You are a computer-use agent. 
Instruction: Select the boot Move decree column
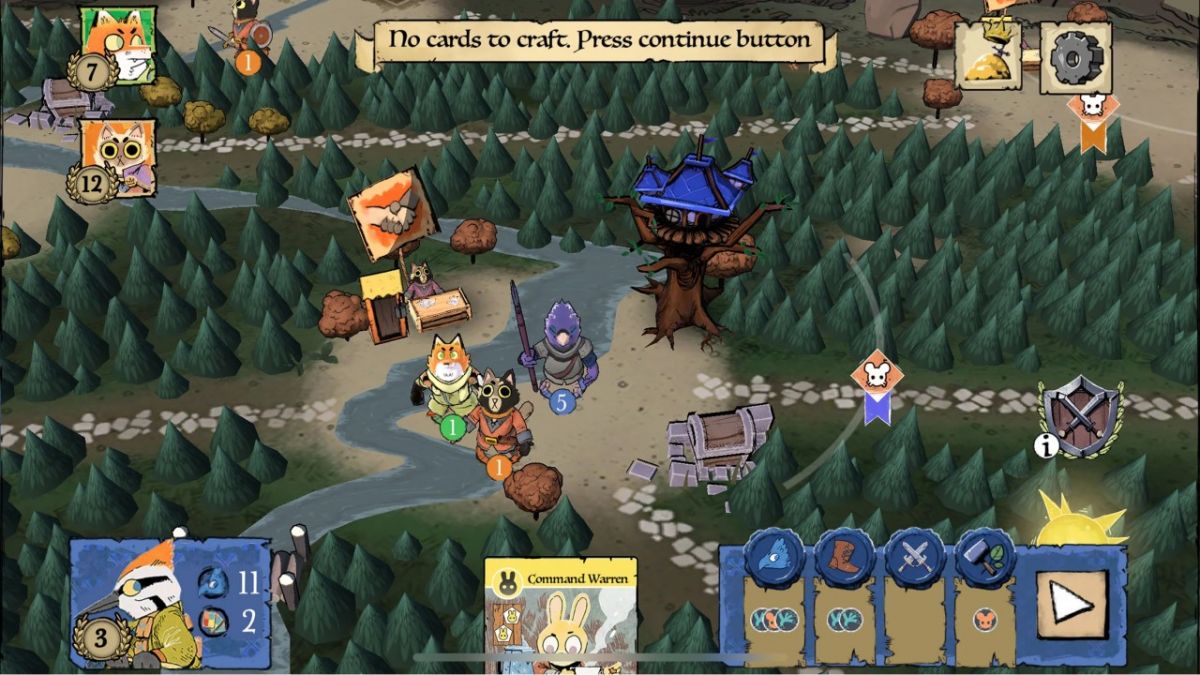845,600
